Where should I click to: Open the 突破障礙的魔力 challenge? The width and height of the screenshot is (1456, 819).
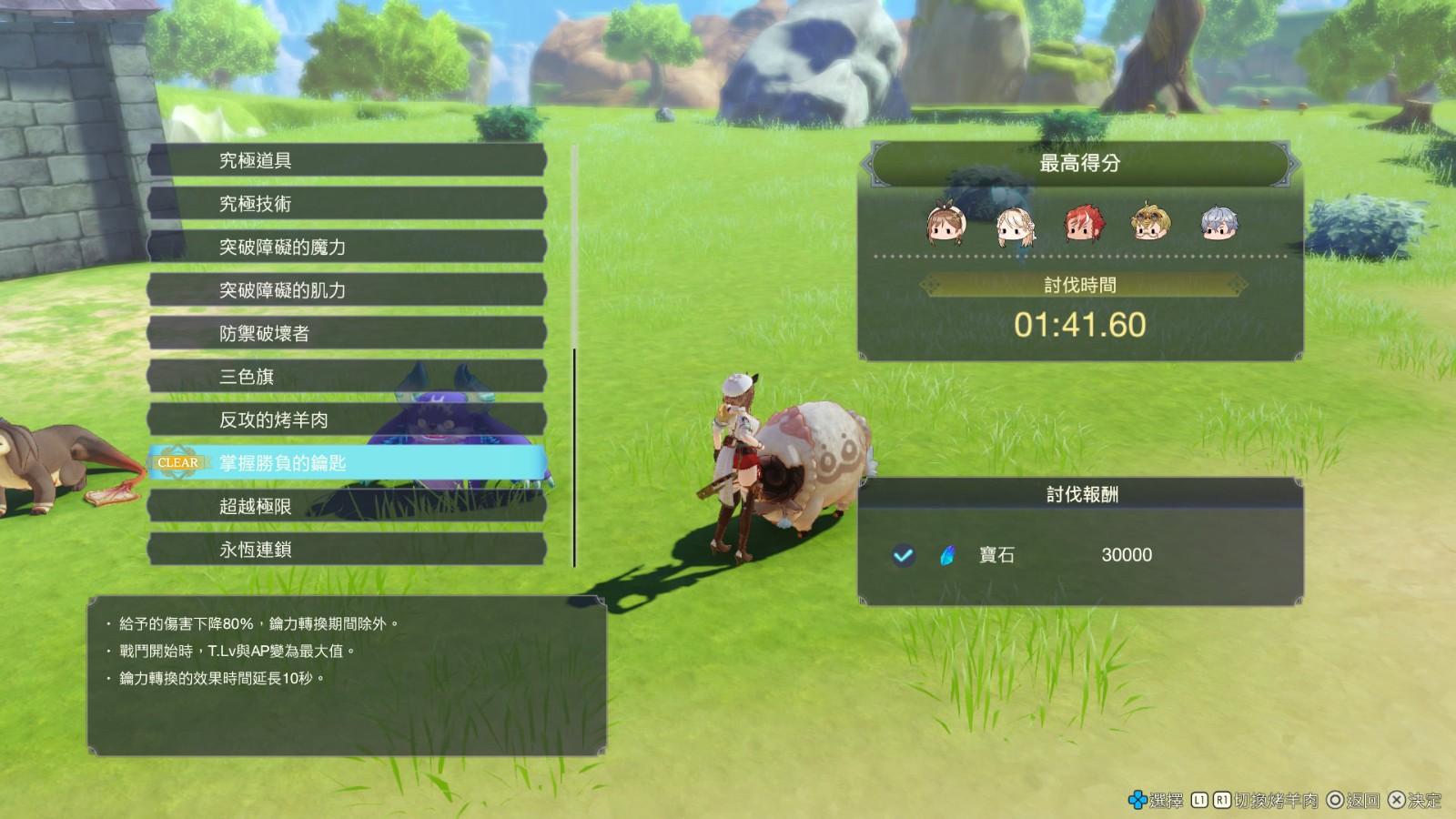pyautogui.click(x=346, y=247)
